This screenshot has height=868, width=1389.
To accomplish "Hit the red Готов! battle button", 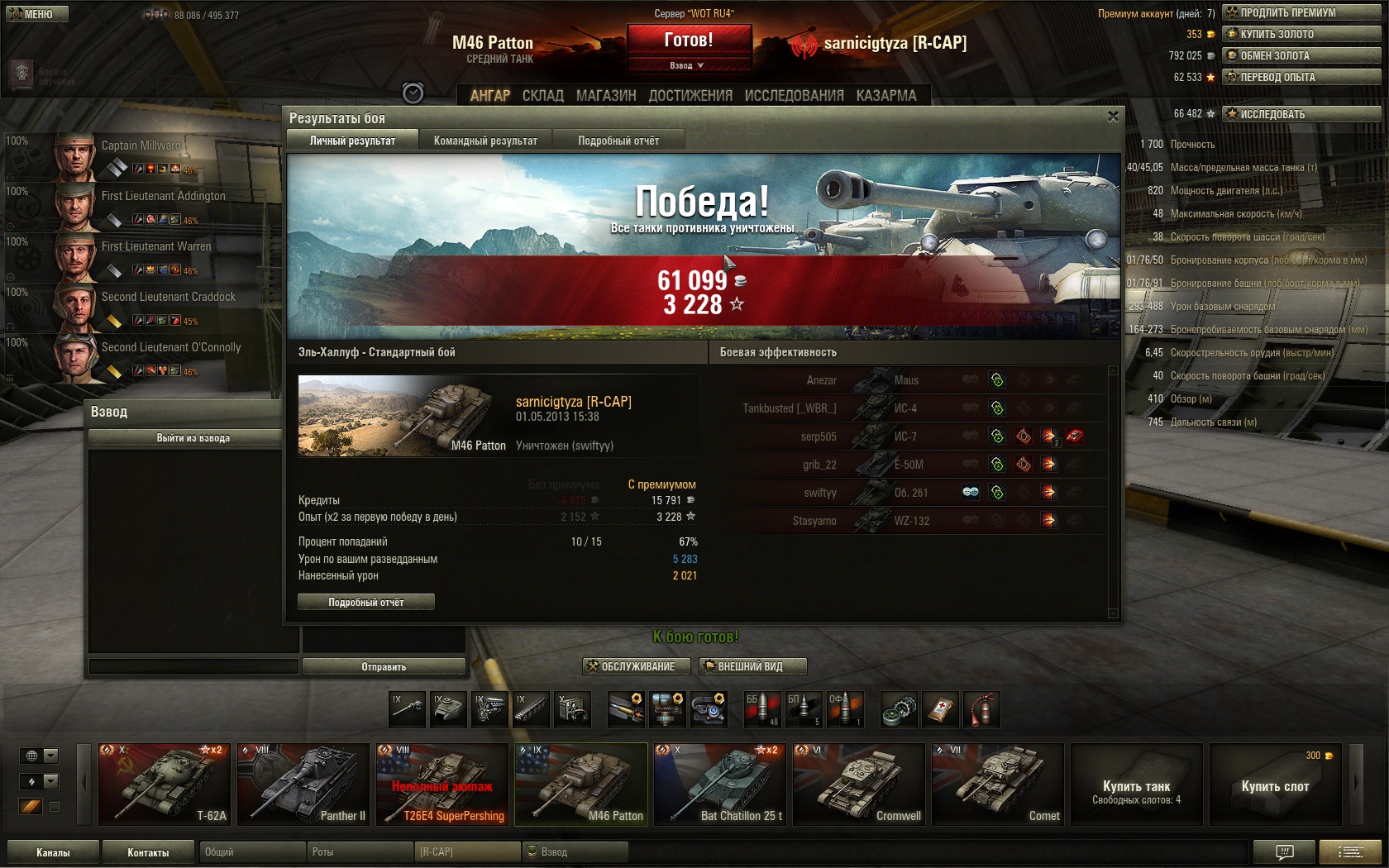I will 689,40.
